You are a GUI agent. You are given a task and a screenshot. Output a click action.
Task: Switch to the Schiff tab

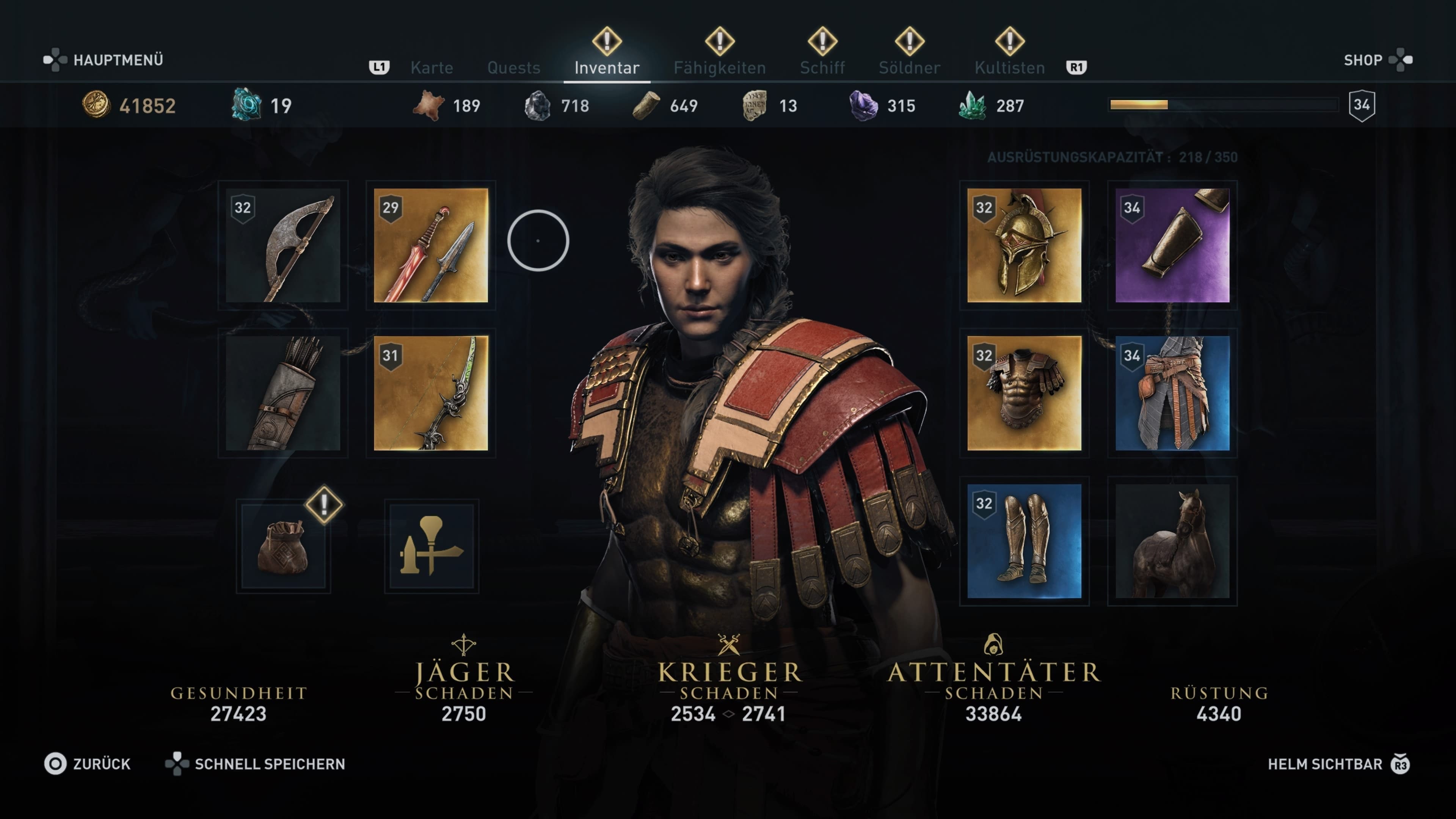(x=822, y=68)
